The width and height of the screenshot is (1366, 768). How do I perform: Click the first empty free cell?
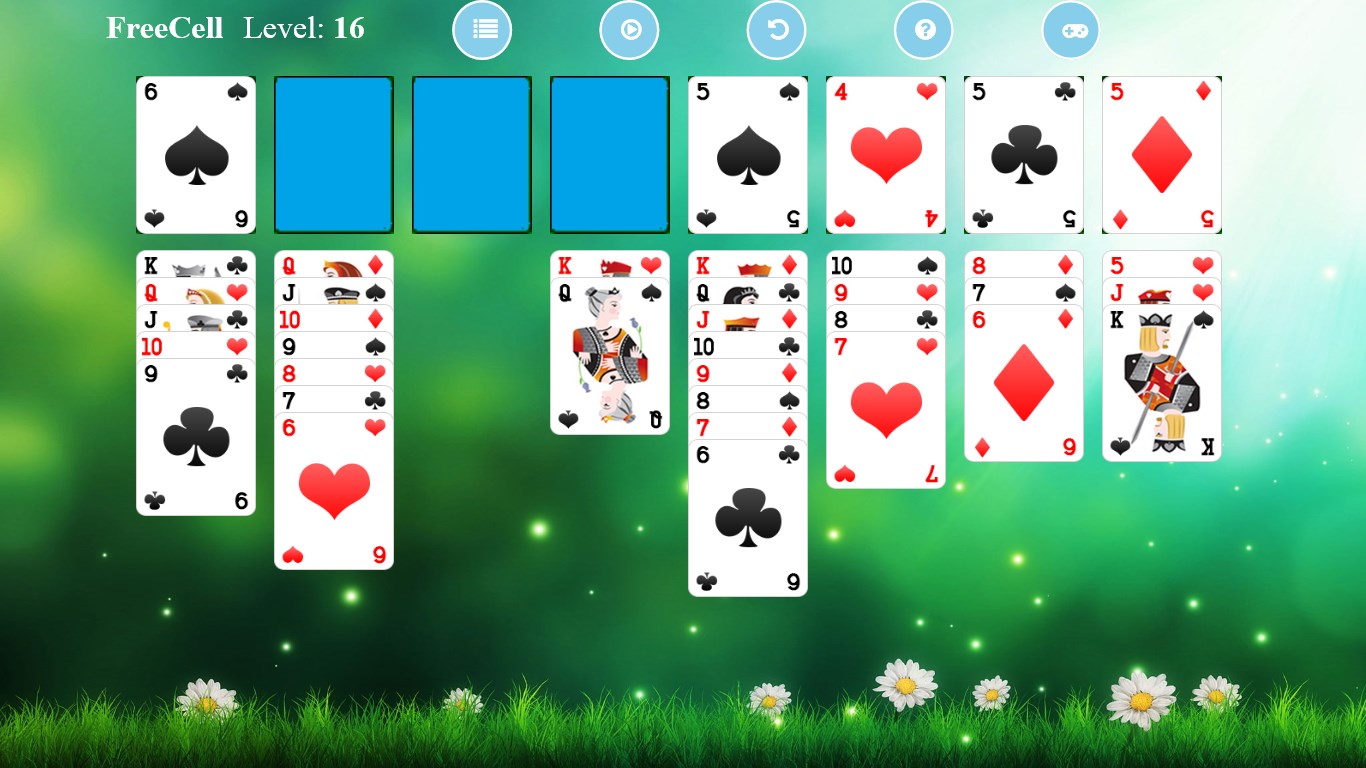(x=333, y=154)
